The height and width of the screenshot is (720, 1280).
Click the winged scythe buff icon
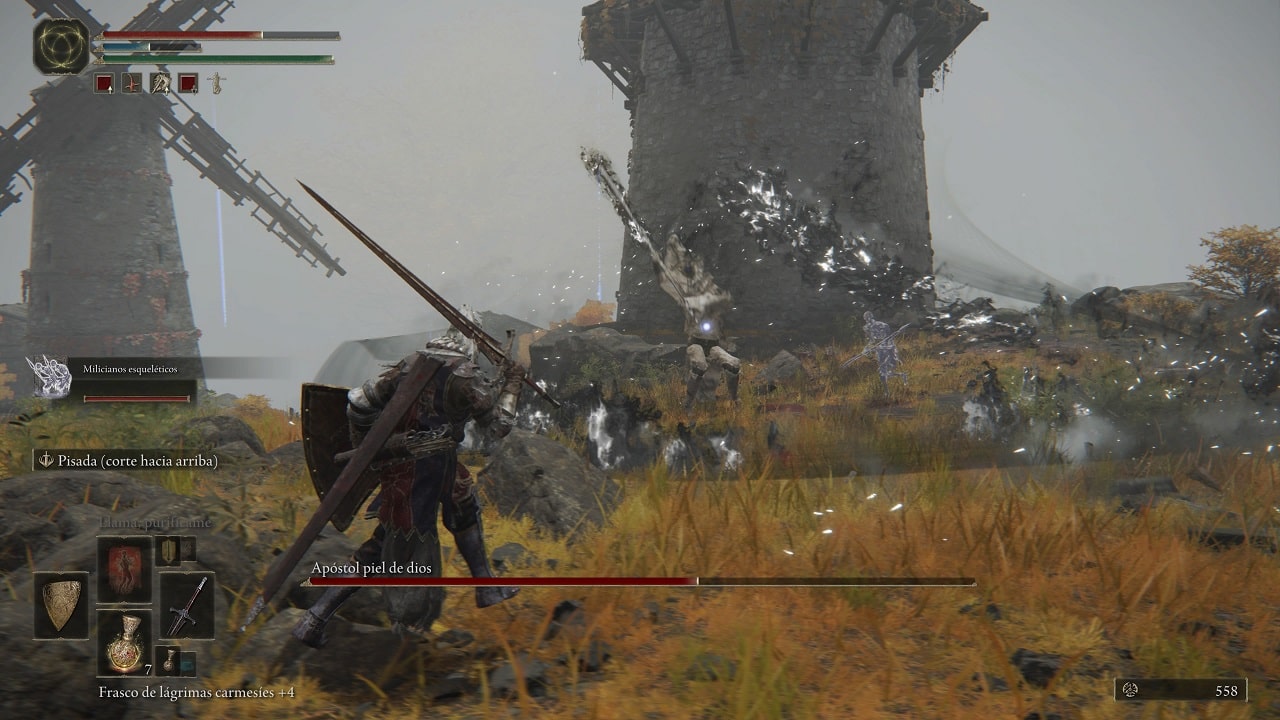click(x=160, y=83)
